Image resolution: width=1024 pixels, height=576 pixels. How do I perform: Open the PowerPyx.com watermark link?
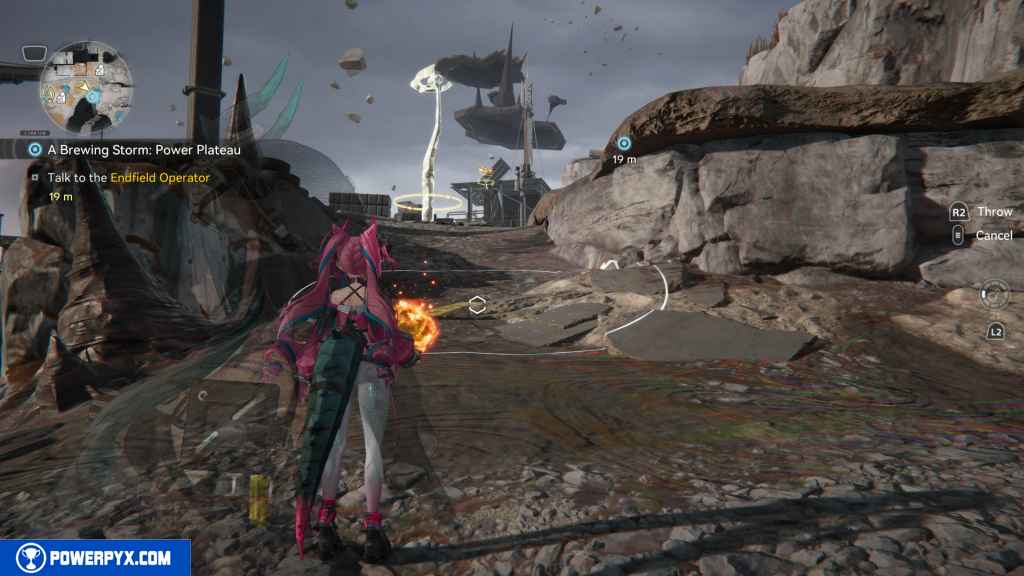pyautogui.click(x=95, y=558)
